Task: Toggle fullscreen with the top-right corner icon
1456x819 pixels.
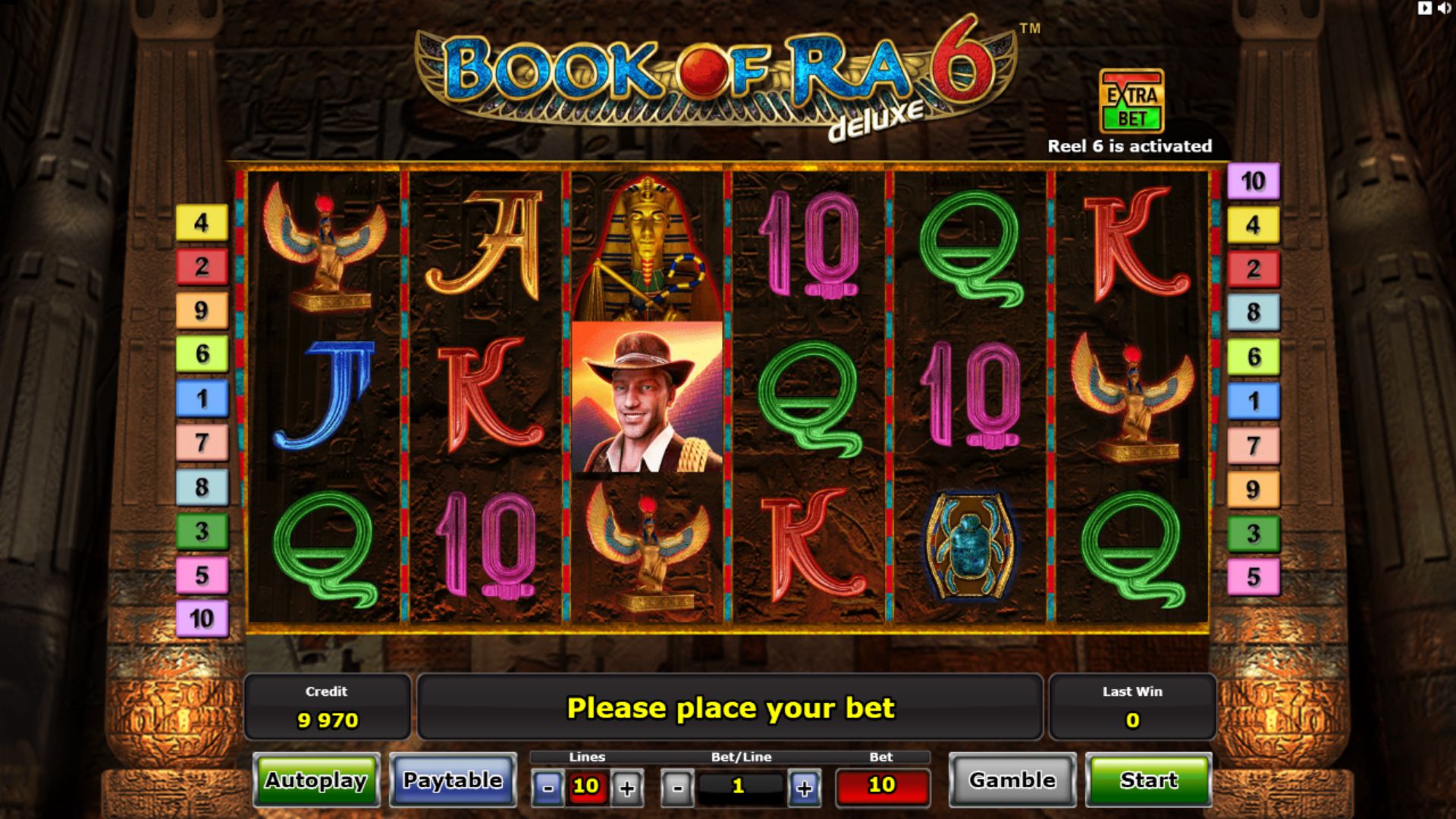Action: pos(1425,8)
